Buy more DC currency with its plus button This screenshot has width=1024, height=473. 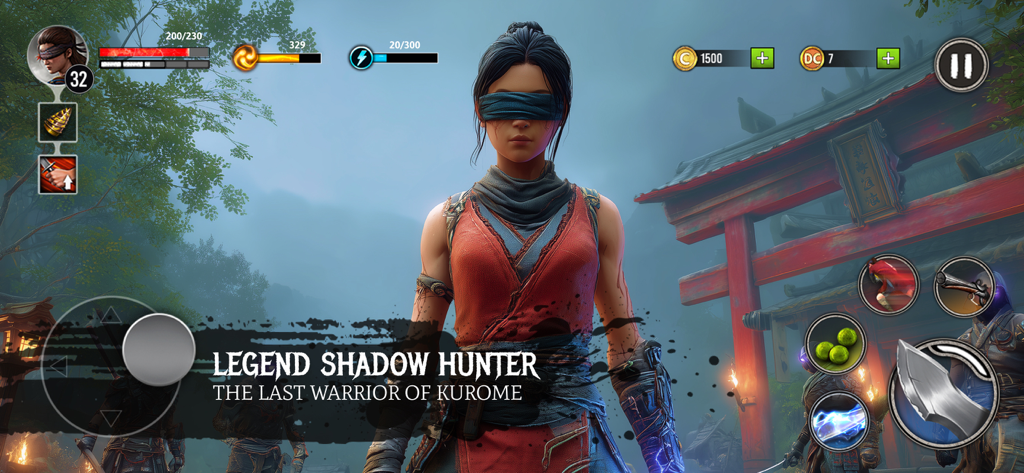(x=888, y=58)
